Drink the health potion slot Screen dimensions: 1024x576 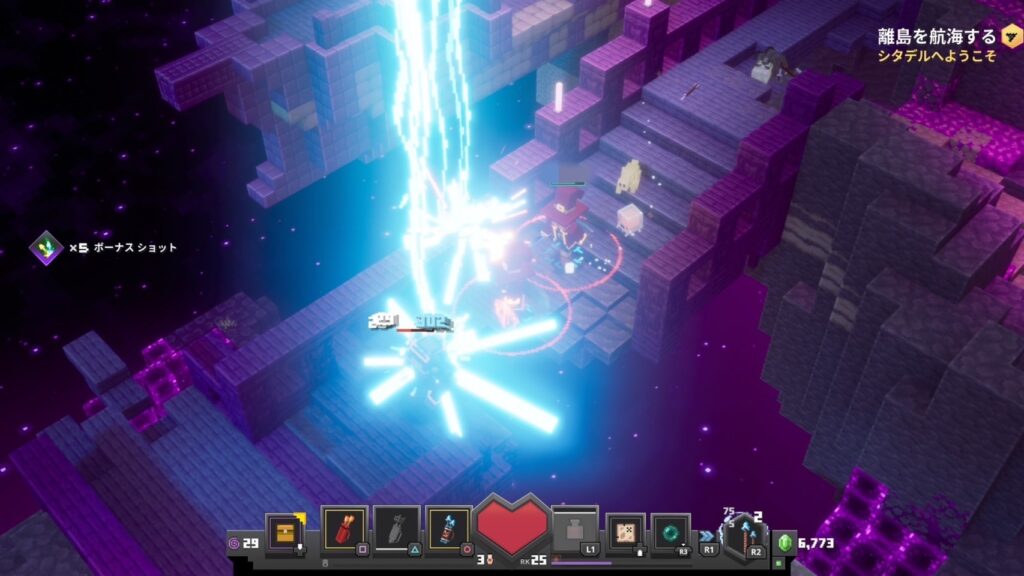click(575, 530)
